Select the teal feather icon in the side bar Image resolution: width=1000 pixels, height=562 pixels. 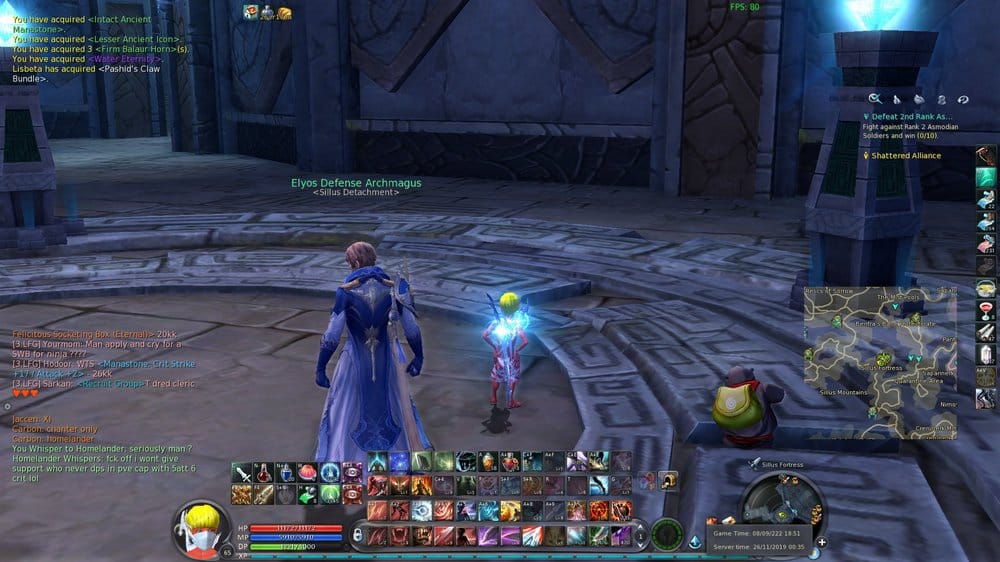[986, 177]
